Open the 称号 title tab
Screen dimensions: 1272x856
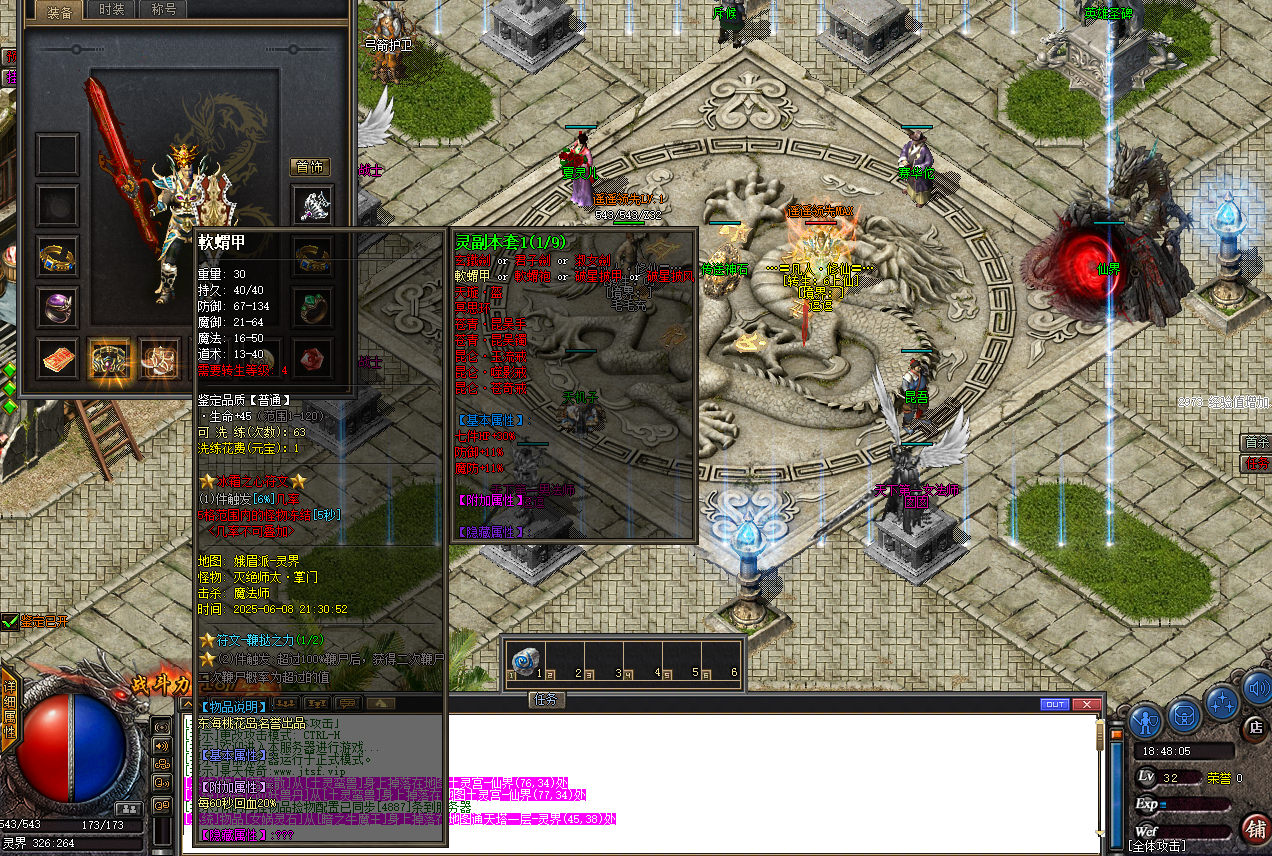[x=163, y=10]
